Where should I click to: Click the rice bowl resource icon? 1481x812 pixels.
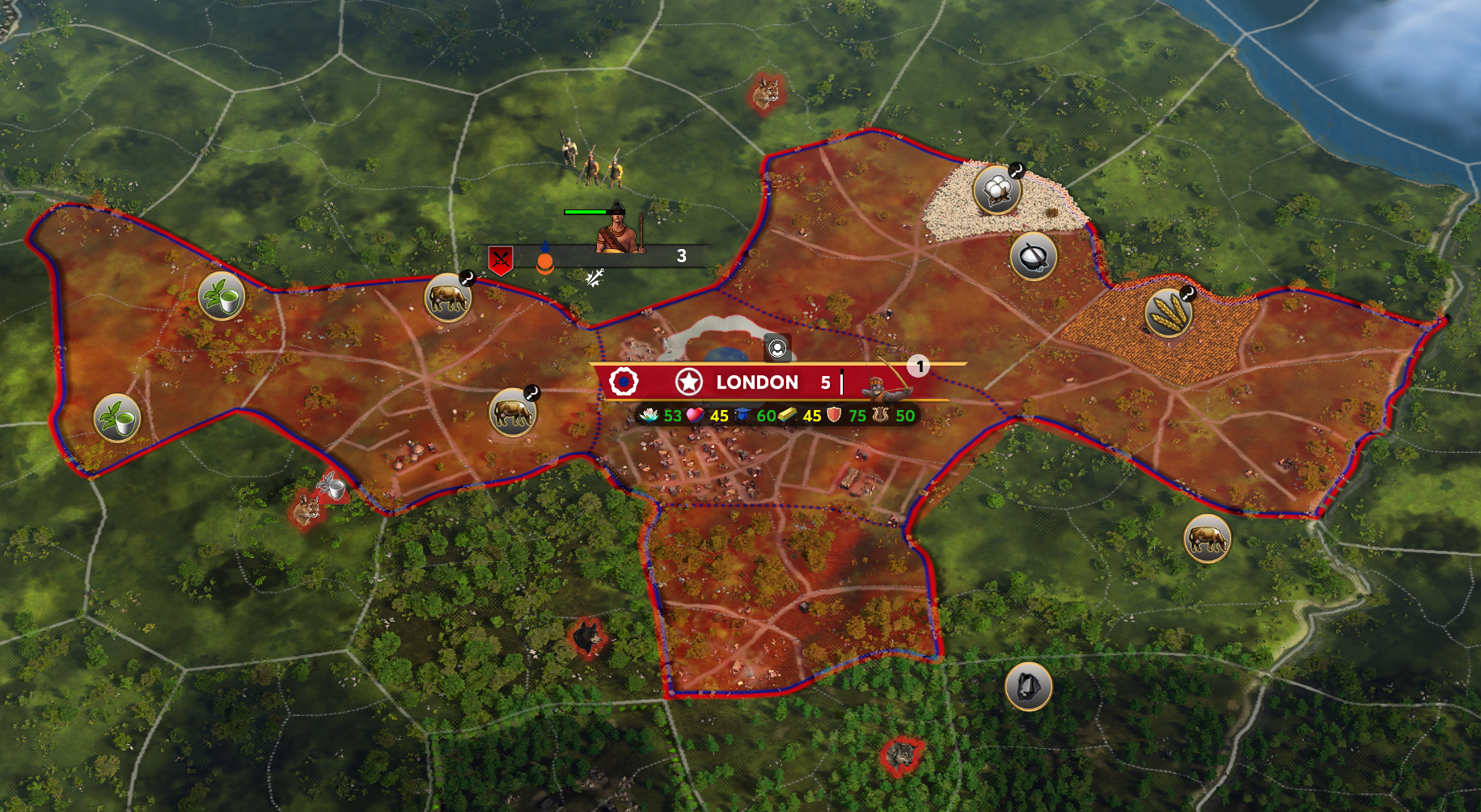tap(1033, 257)
